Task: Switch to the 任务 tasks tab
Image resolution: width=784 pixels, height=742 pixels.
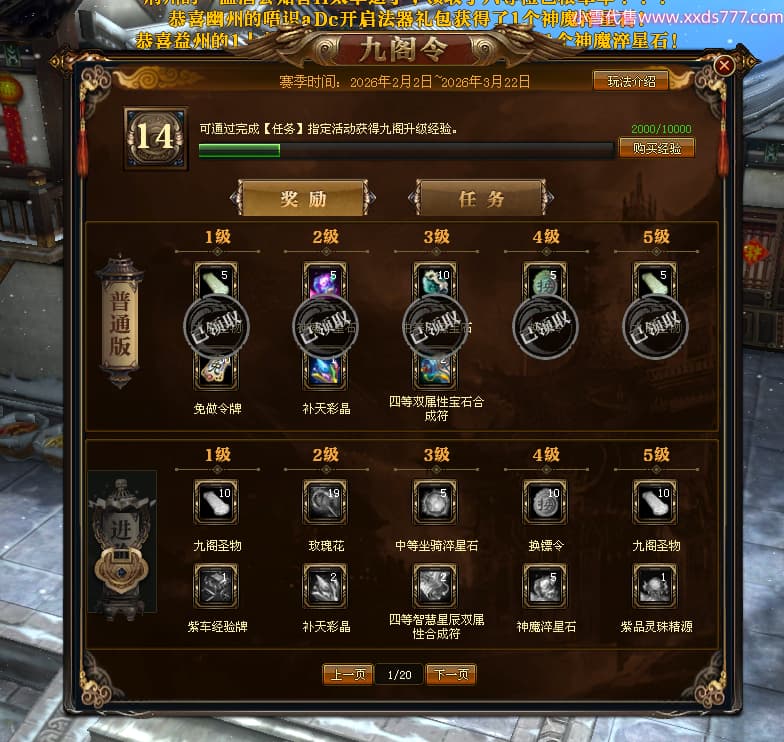Action: tap(481, 198)
